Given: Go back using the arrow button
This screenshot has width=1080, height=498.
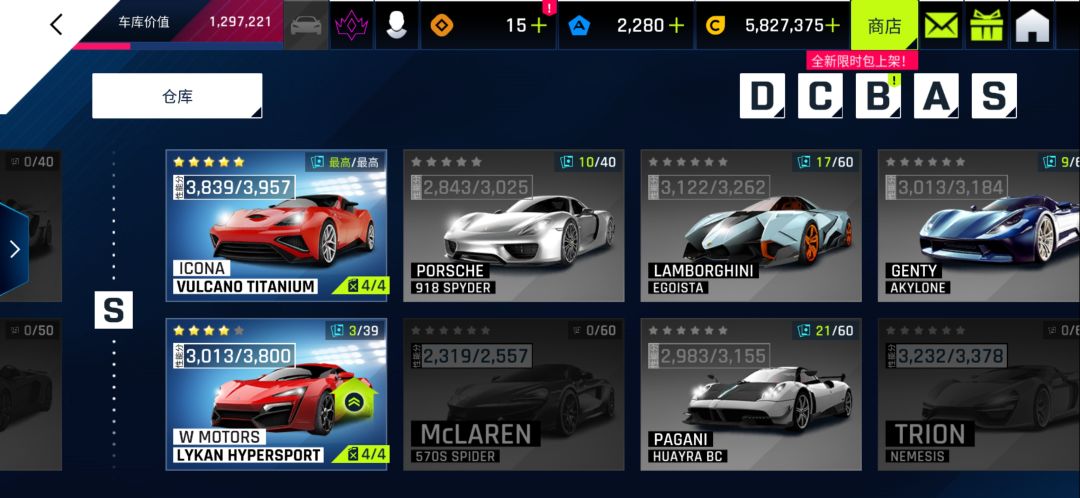Looking at the screenshot, I should coord(56,25).
